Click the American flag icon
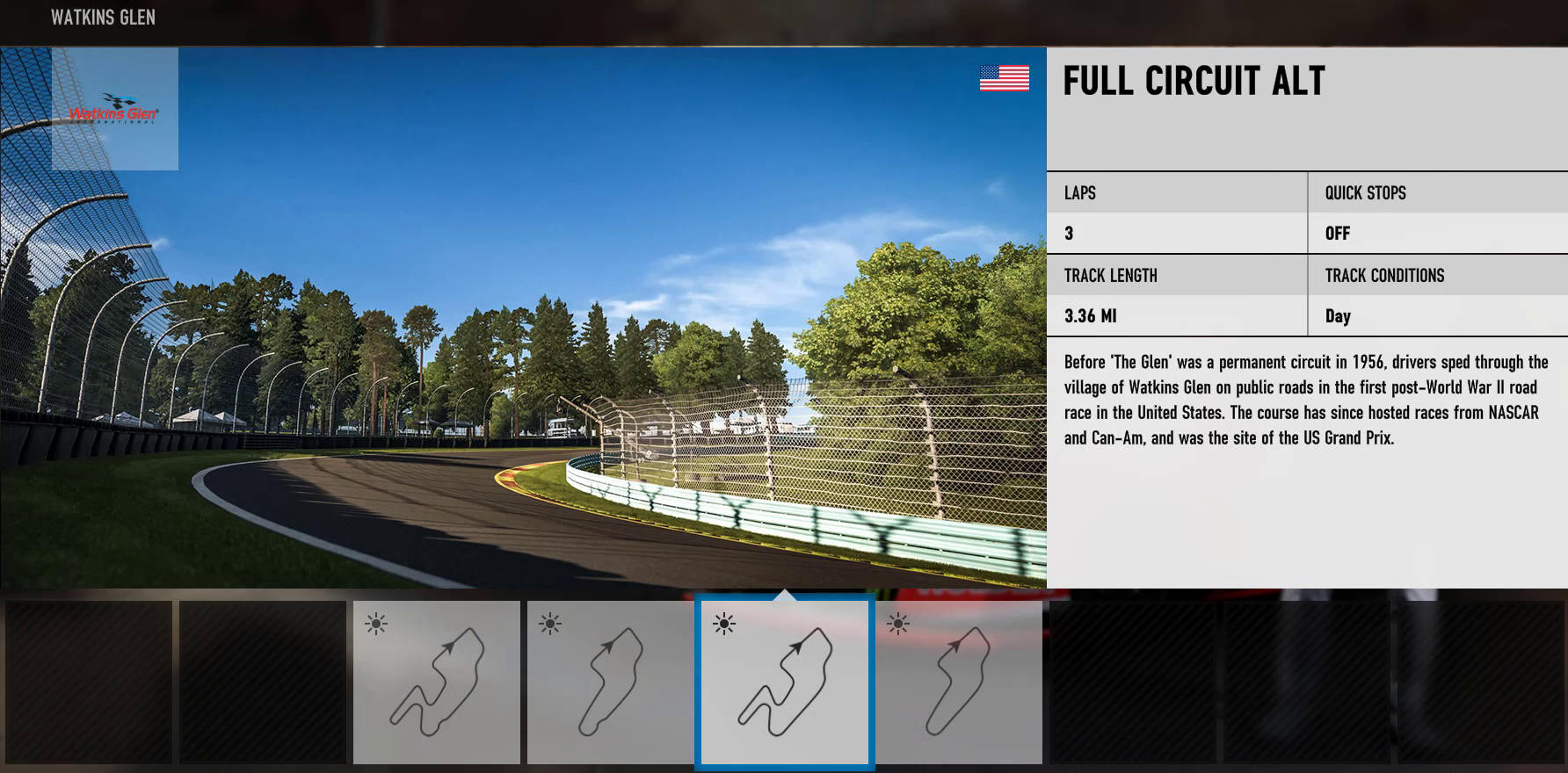The image size is (1568, 773). [1004, 78]
